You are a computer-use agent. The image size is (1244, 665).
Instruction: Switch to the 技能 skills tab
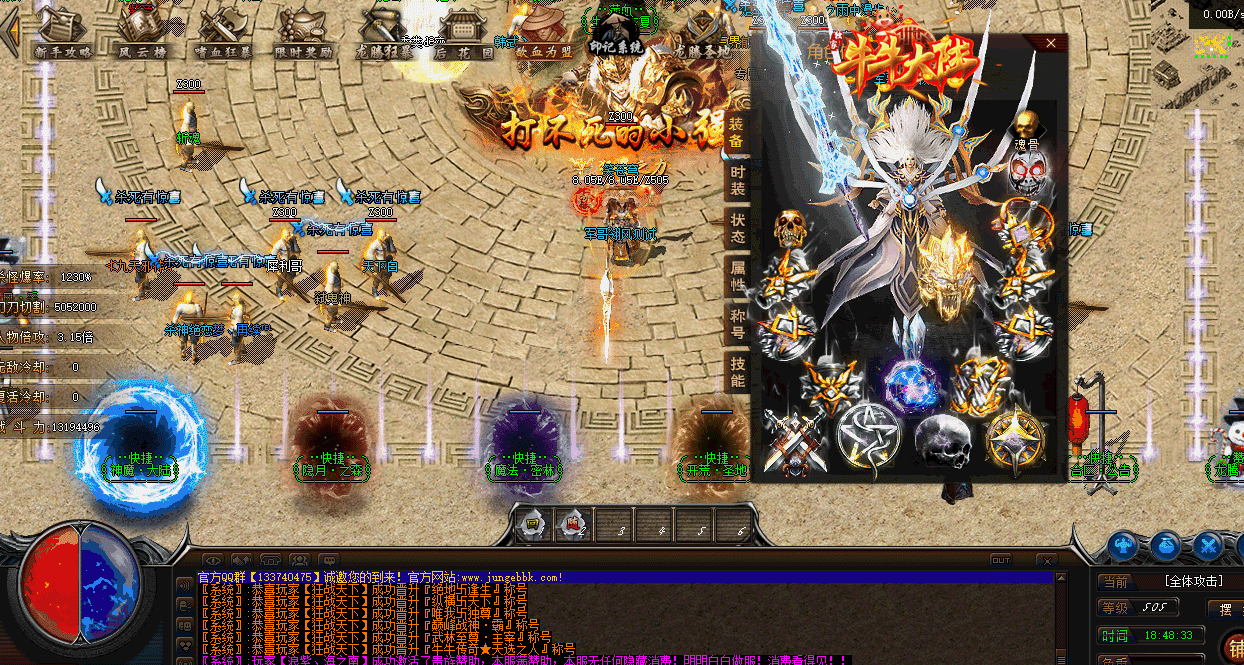pyautogui.click(x=737, y=371)
